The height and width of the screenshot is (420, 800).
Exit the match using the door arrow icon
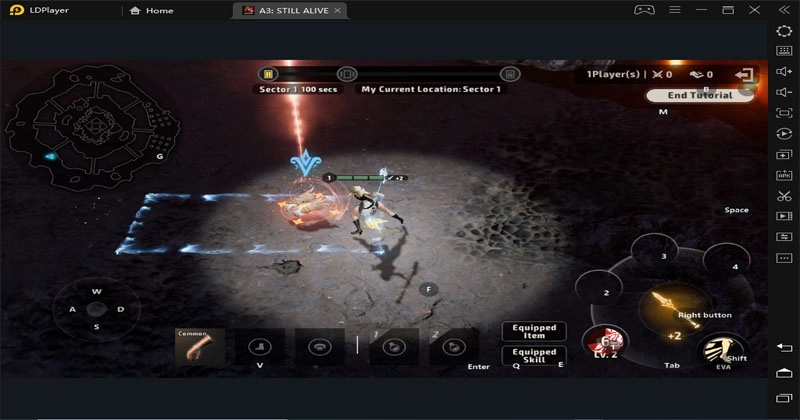pos(744,74)
